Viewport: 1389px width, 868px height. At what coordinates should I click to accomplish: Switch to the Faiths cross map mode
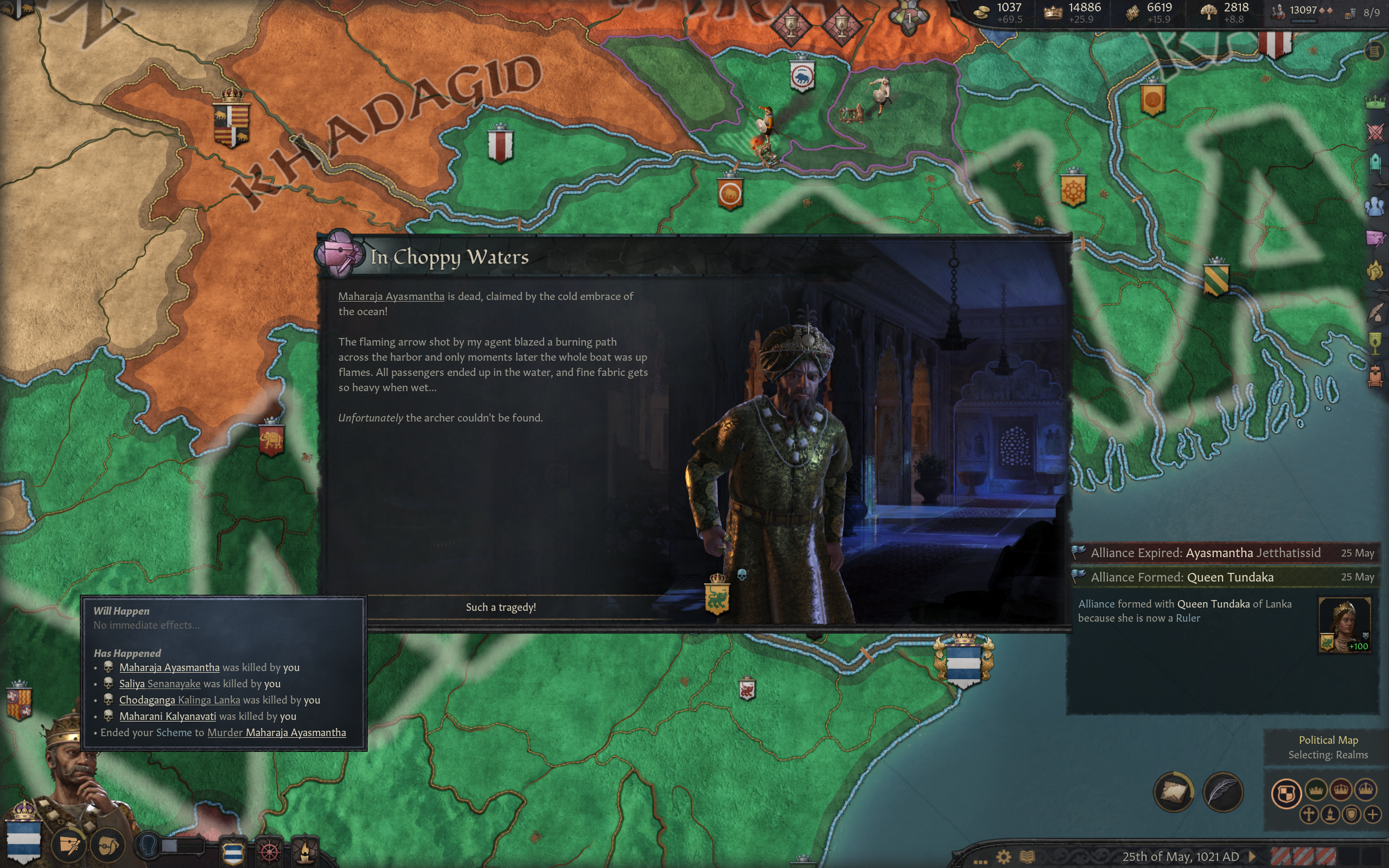1309,815
